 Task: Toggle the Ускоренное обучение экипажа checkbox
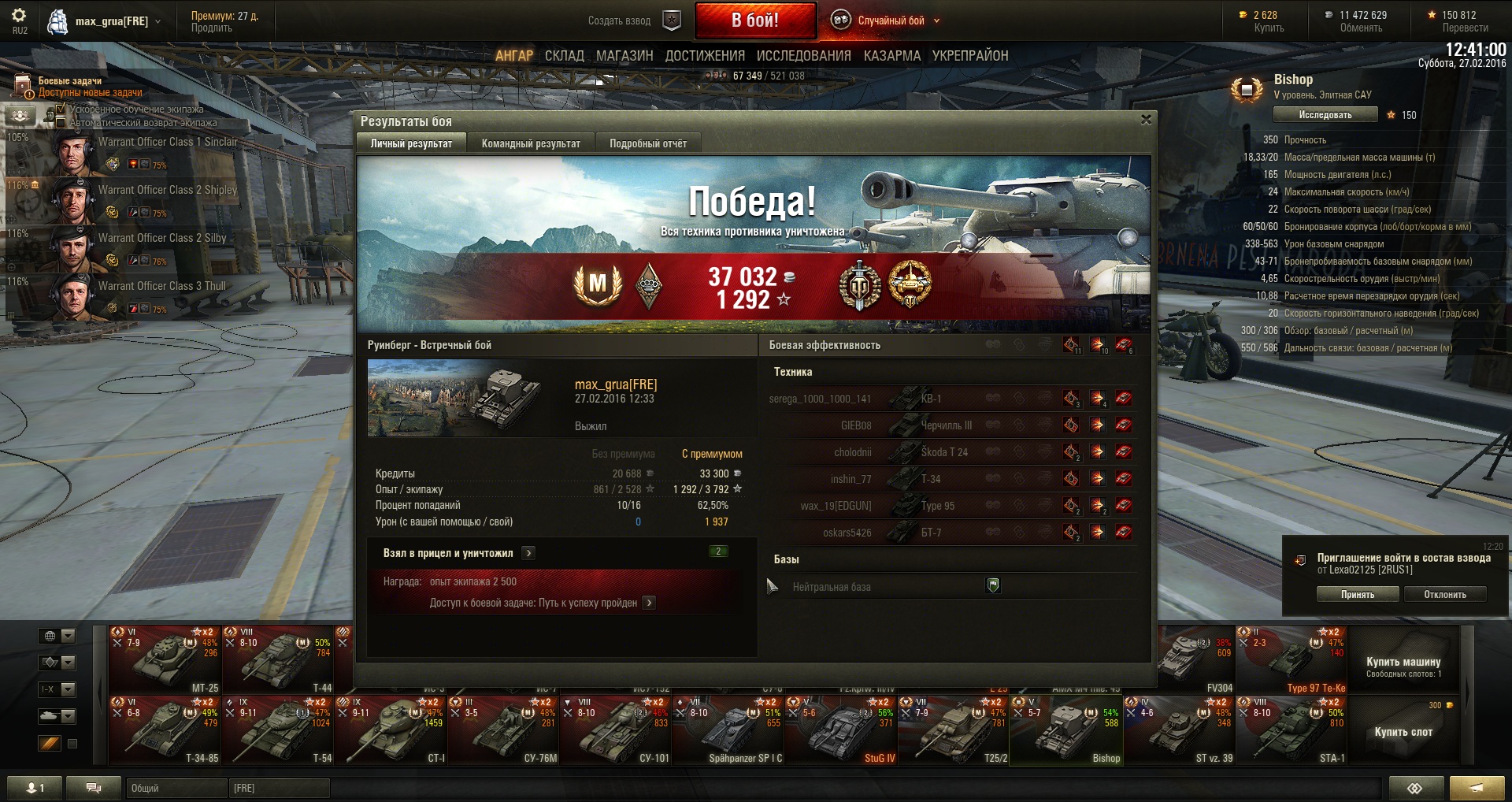[x=61, y=109]
